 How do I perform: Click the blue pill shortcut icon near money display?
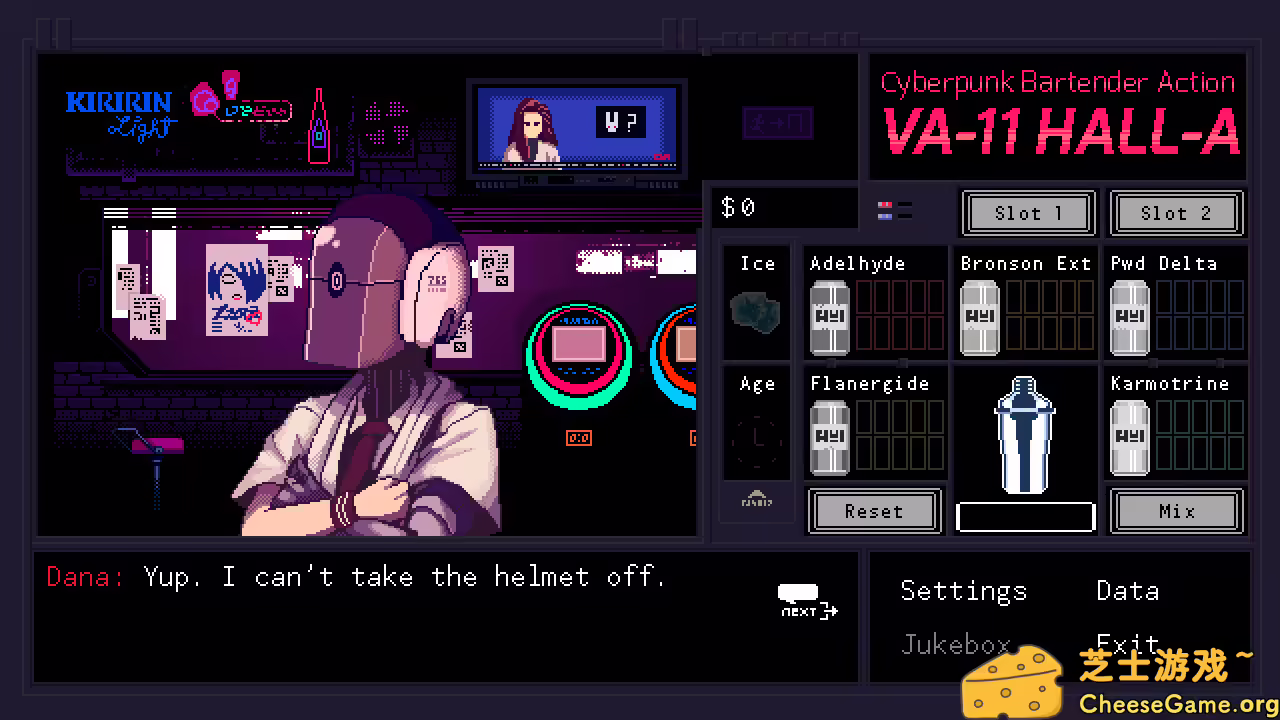point(885,217)
